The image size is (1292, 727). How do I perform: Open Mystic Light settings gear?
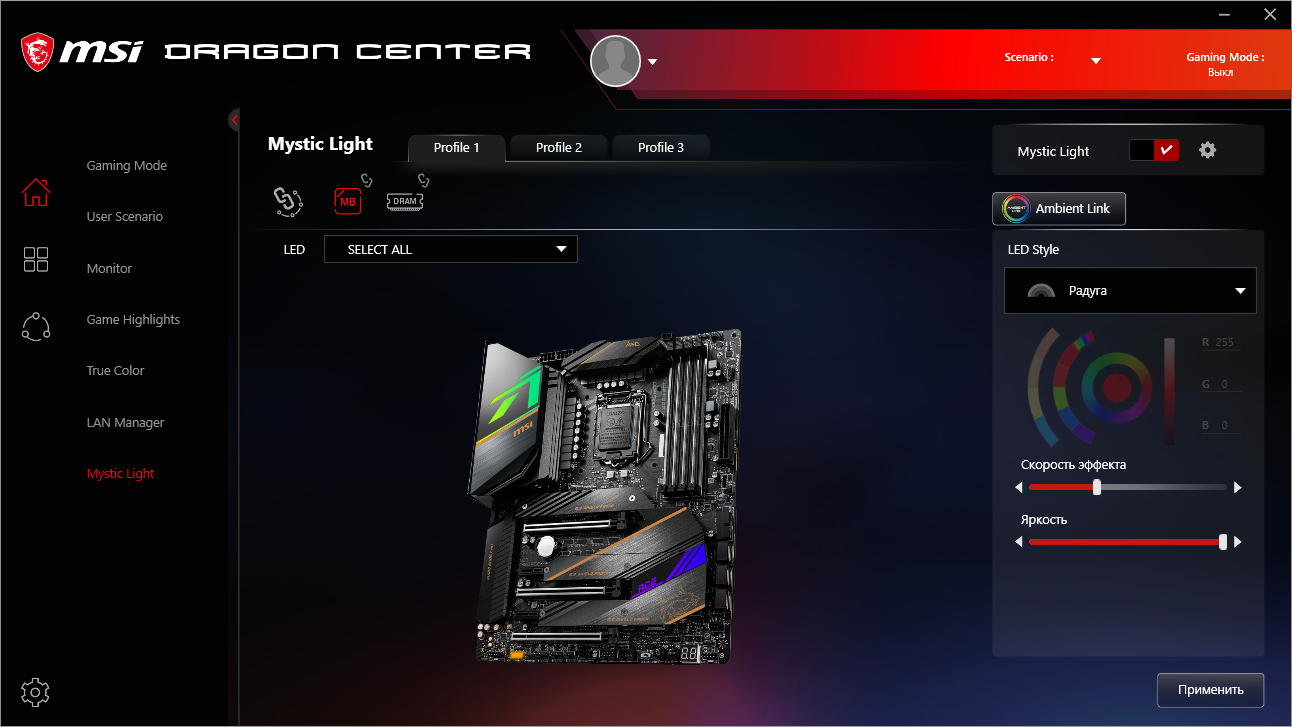1207,149
